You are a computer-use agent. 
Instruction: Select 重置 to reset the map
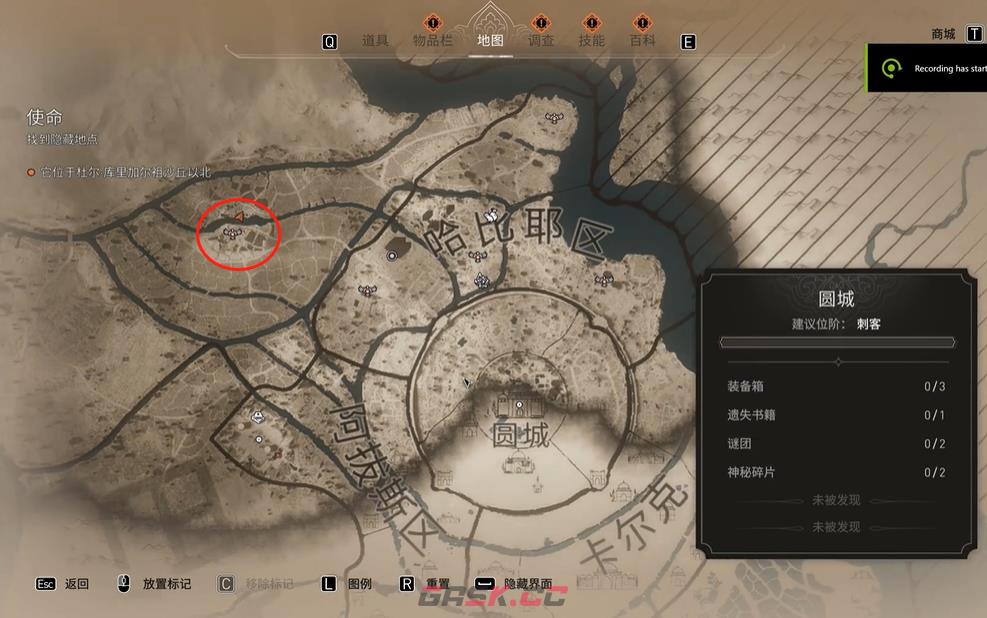(x=437, y=584)
